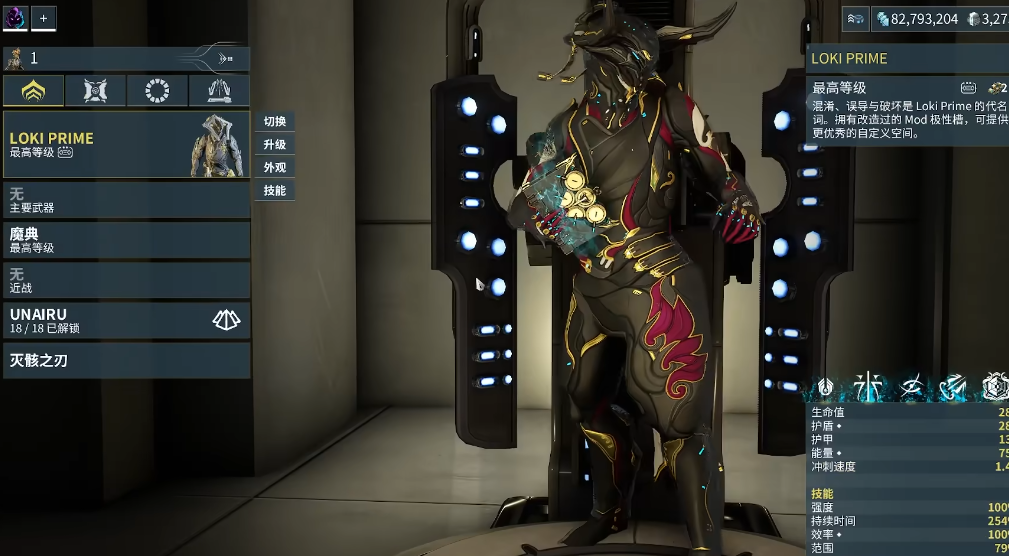Open the 升级 (upgrade) menu
Screen dimensions: 1009x556
point(275,144)
